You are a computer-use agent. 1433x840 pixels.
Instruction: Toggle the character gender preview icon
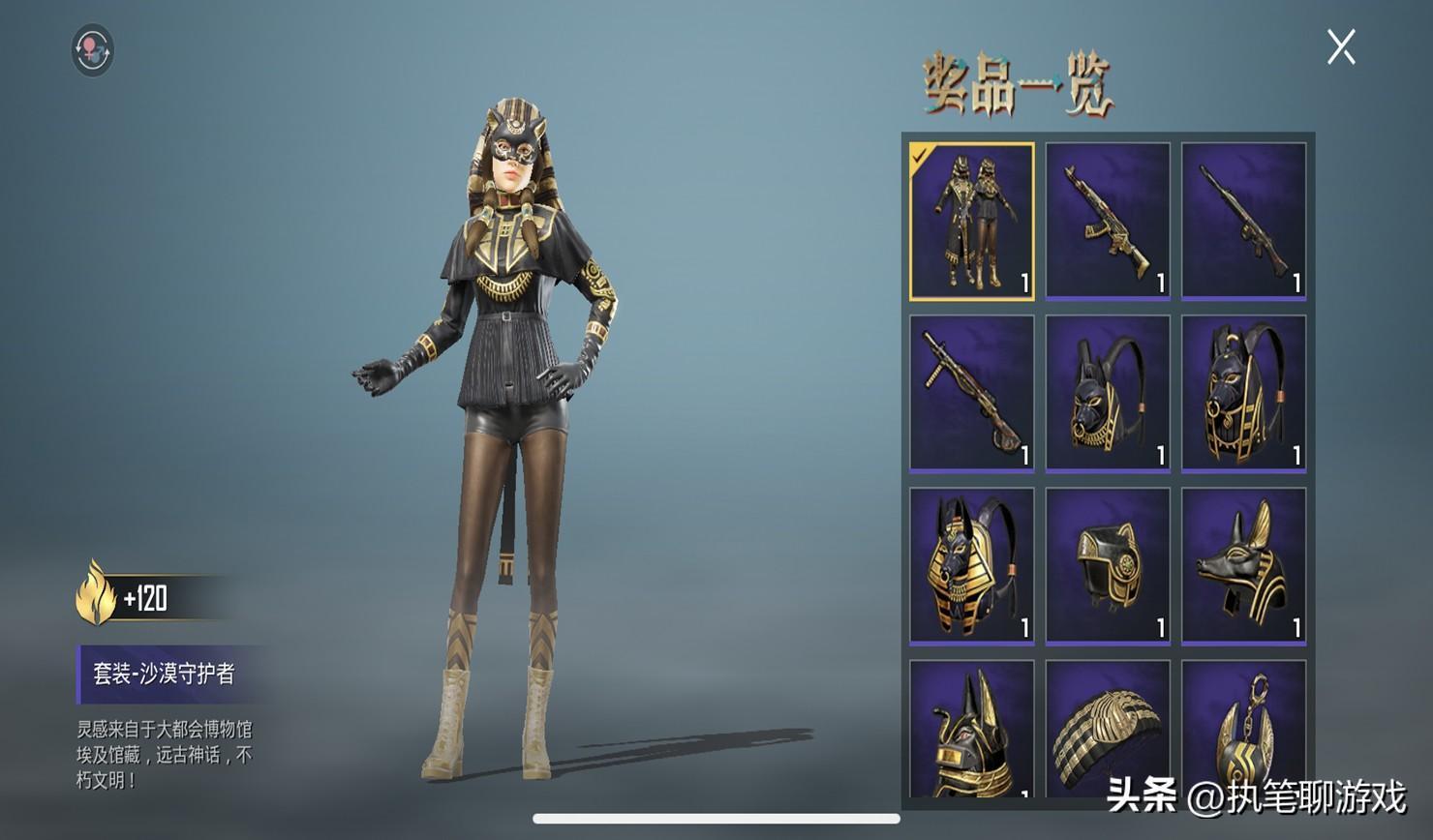click(93, 49)
